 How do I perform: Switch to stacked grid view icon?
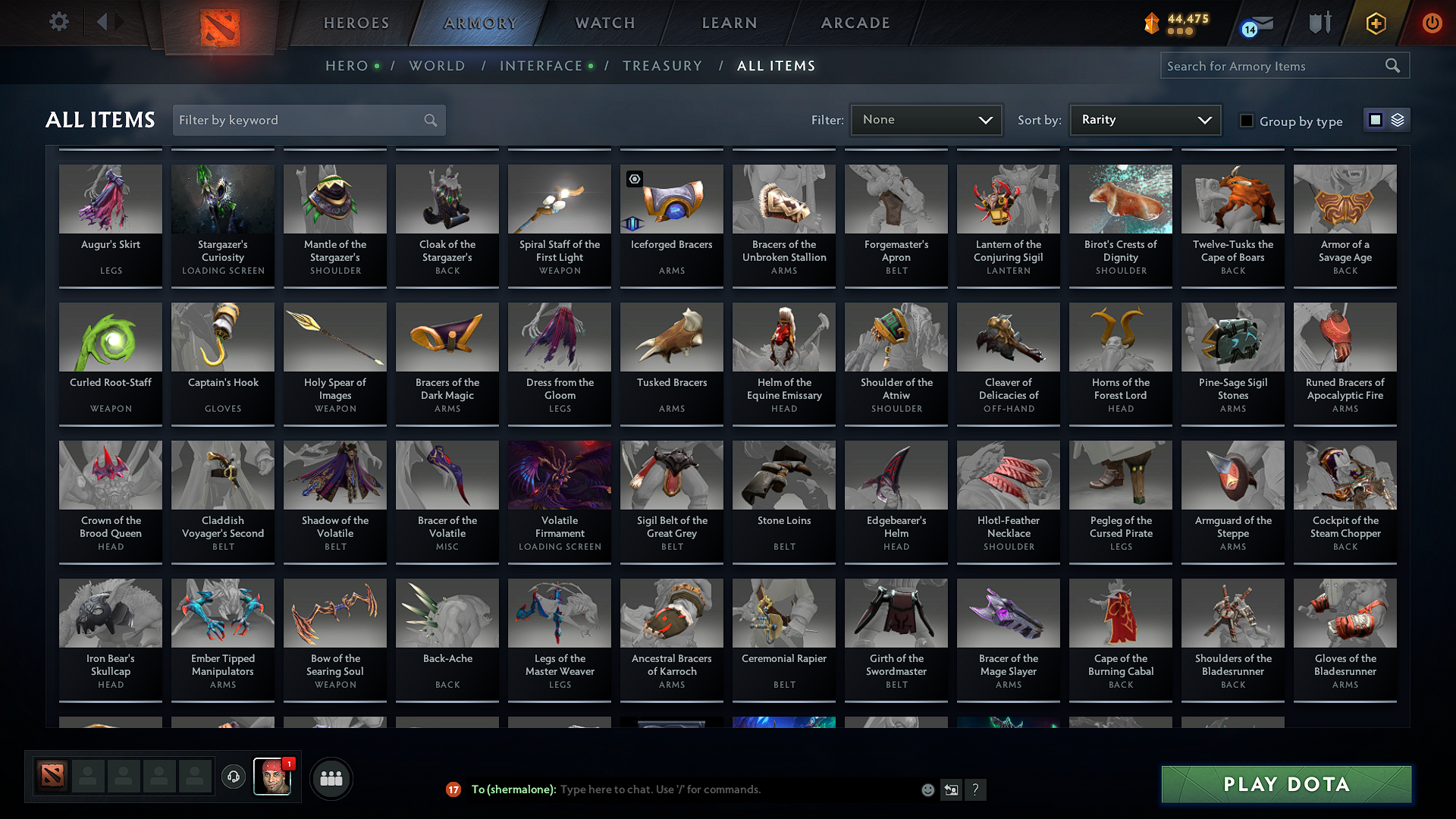1397,120
